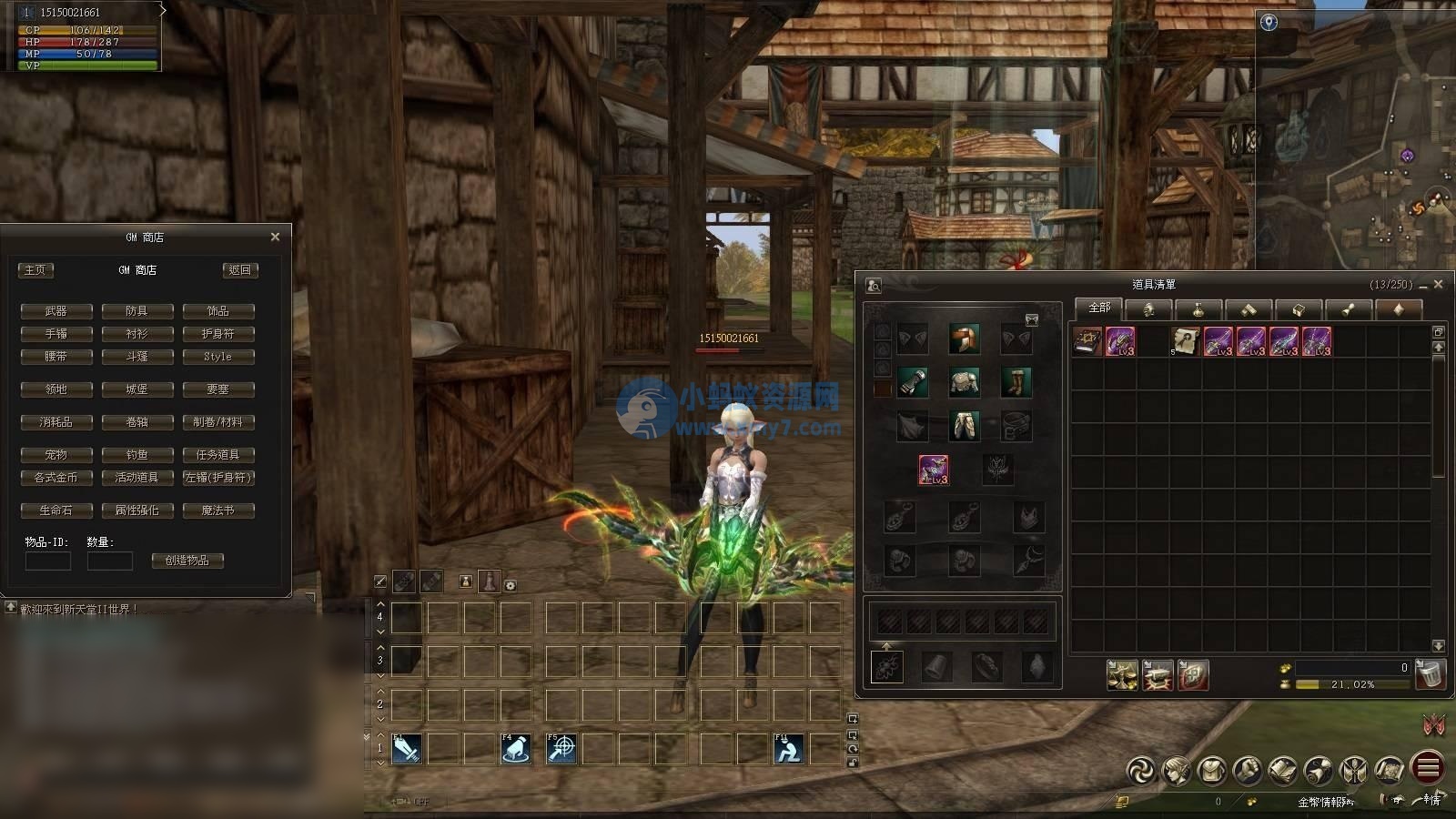Click the 创造物品 create item button

(x=187, y=561)
